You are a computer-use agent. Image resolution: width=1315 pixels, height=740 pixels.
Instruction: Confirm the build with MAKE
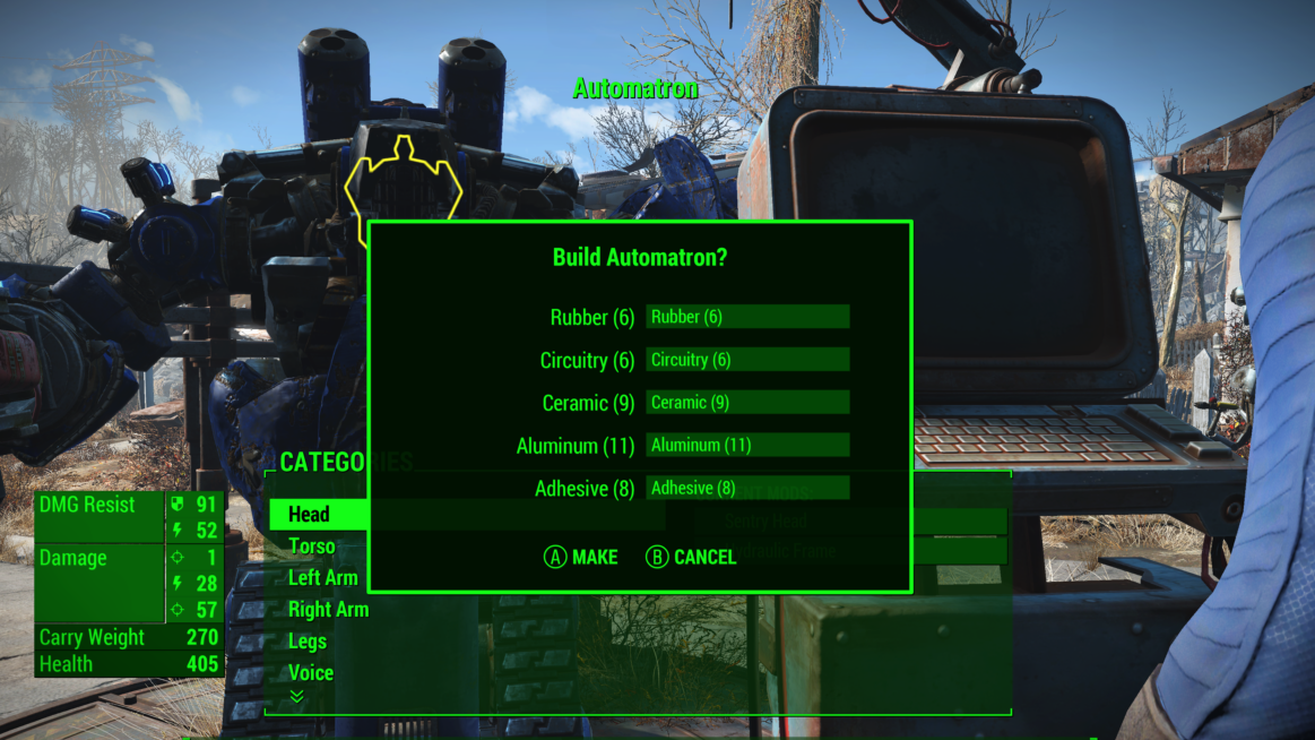(581, 557)
